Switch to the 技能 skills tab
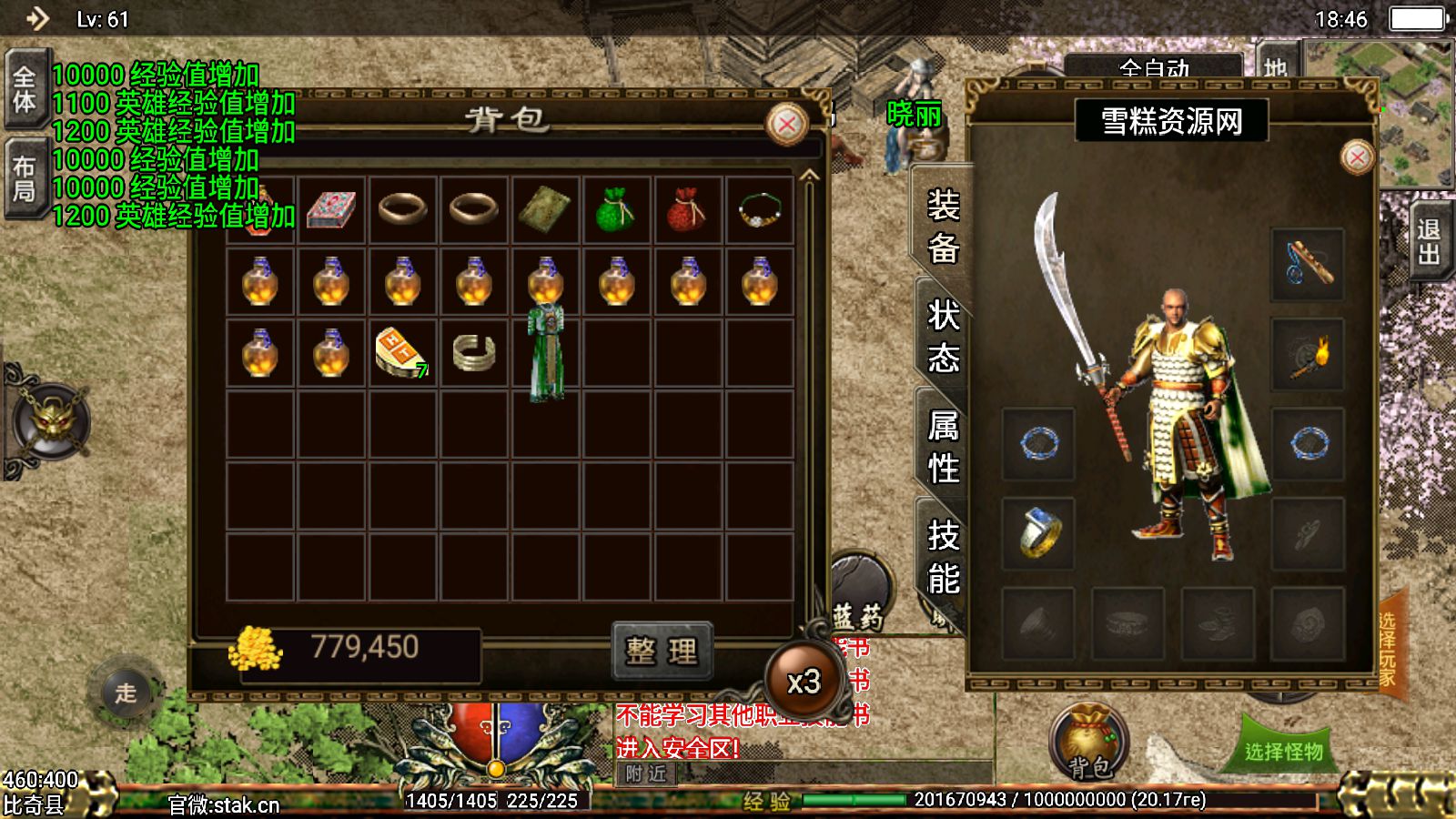 point(944,557)
